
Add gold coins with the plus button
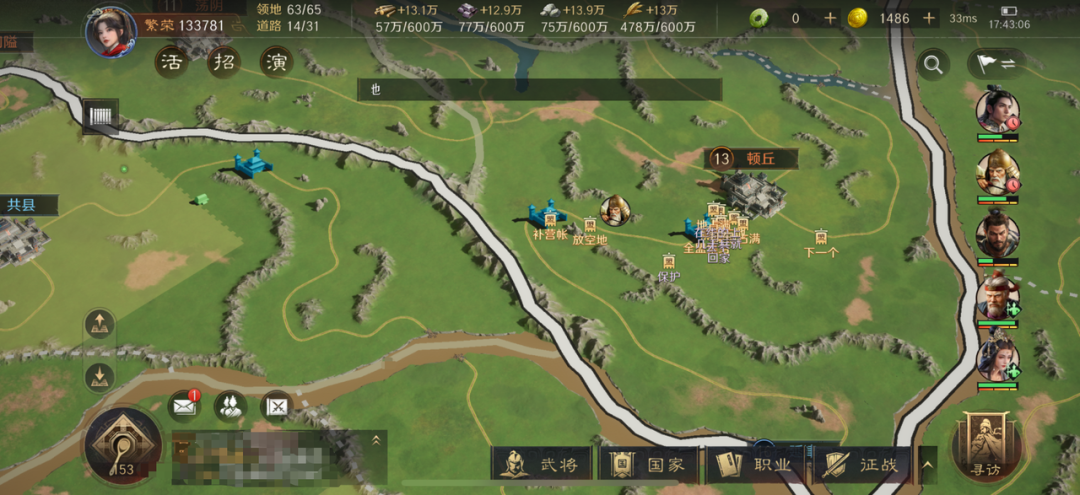click(x=929, y=18)
